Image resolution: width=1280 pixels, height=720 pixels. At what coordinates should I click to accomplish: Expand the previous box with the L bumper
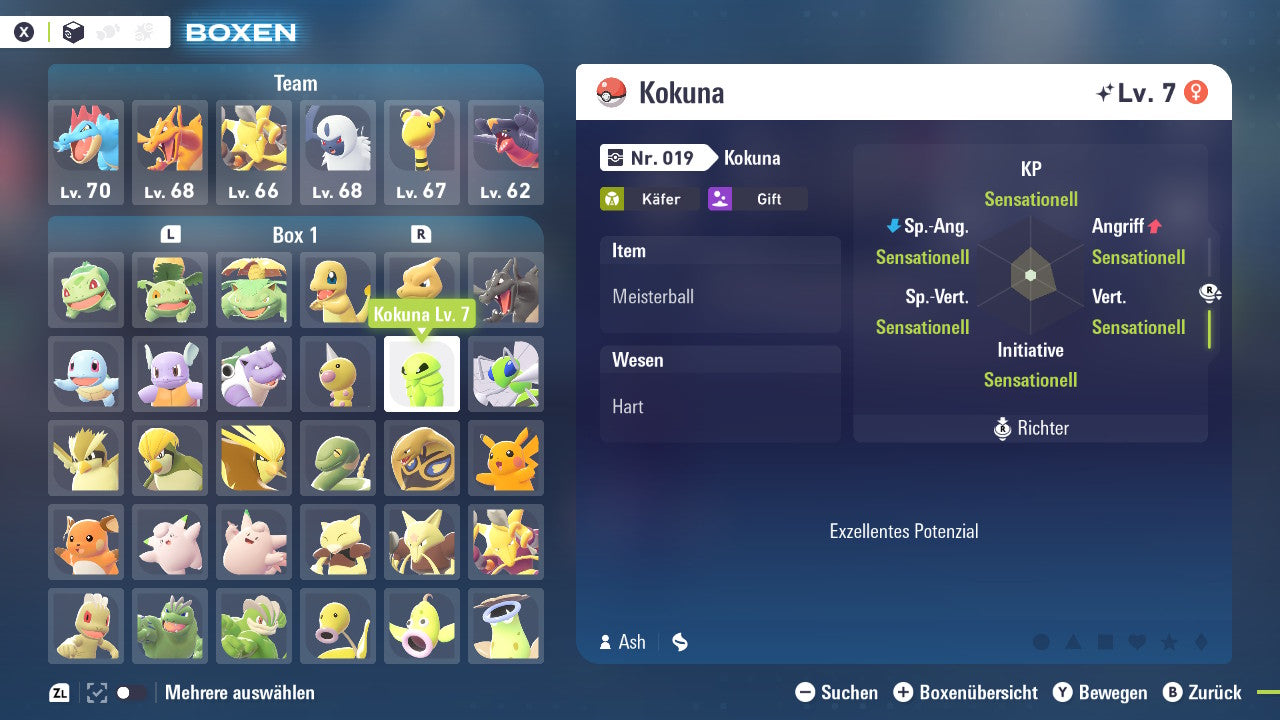pyautogui.click(x=170, y=234)
